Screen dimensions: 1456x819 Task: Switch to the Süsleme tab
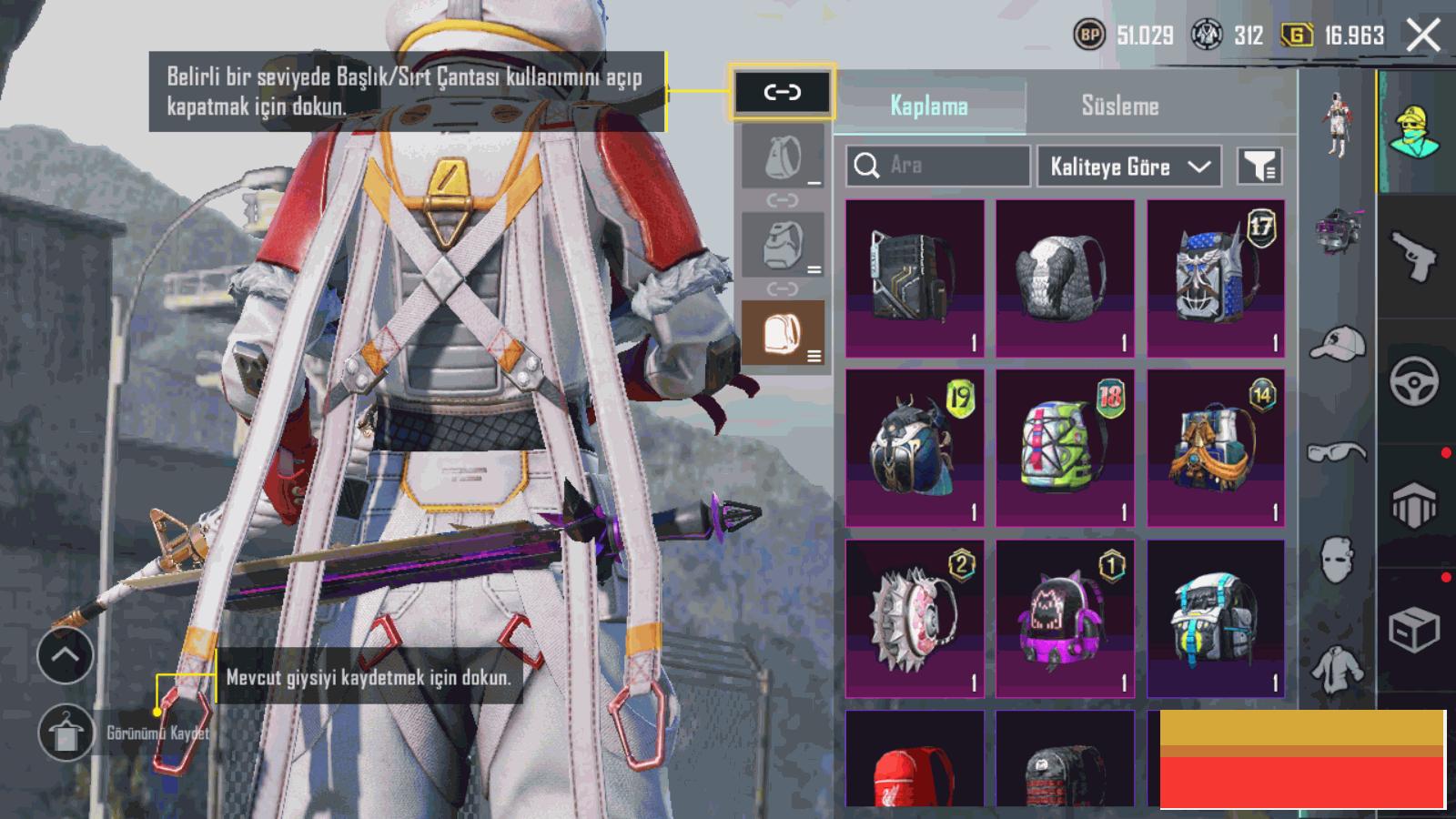pos(1119,106)
